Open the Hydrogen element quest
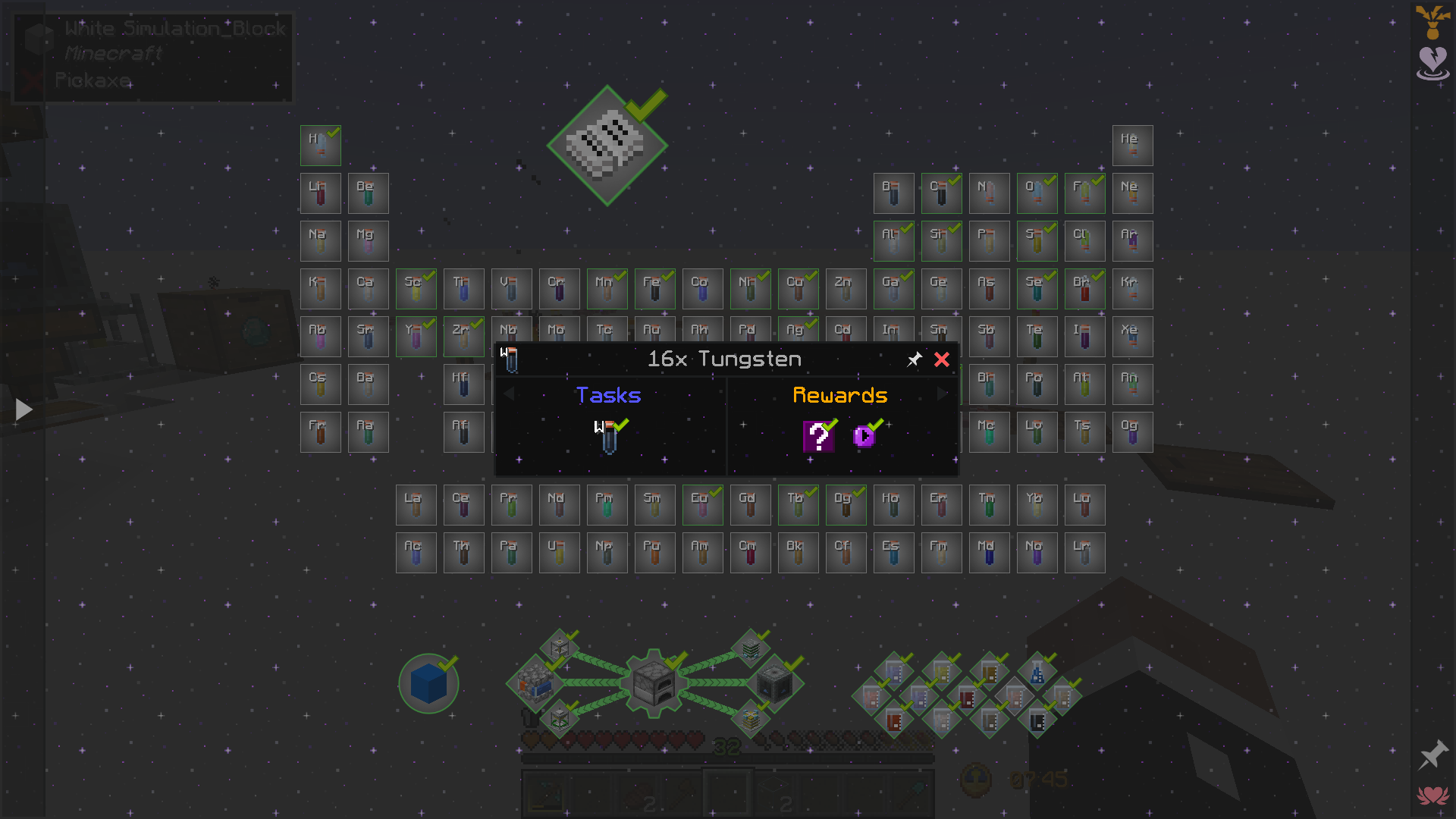Screen dimensions: 1456x819 click(x=320, y=145)
